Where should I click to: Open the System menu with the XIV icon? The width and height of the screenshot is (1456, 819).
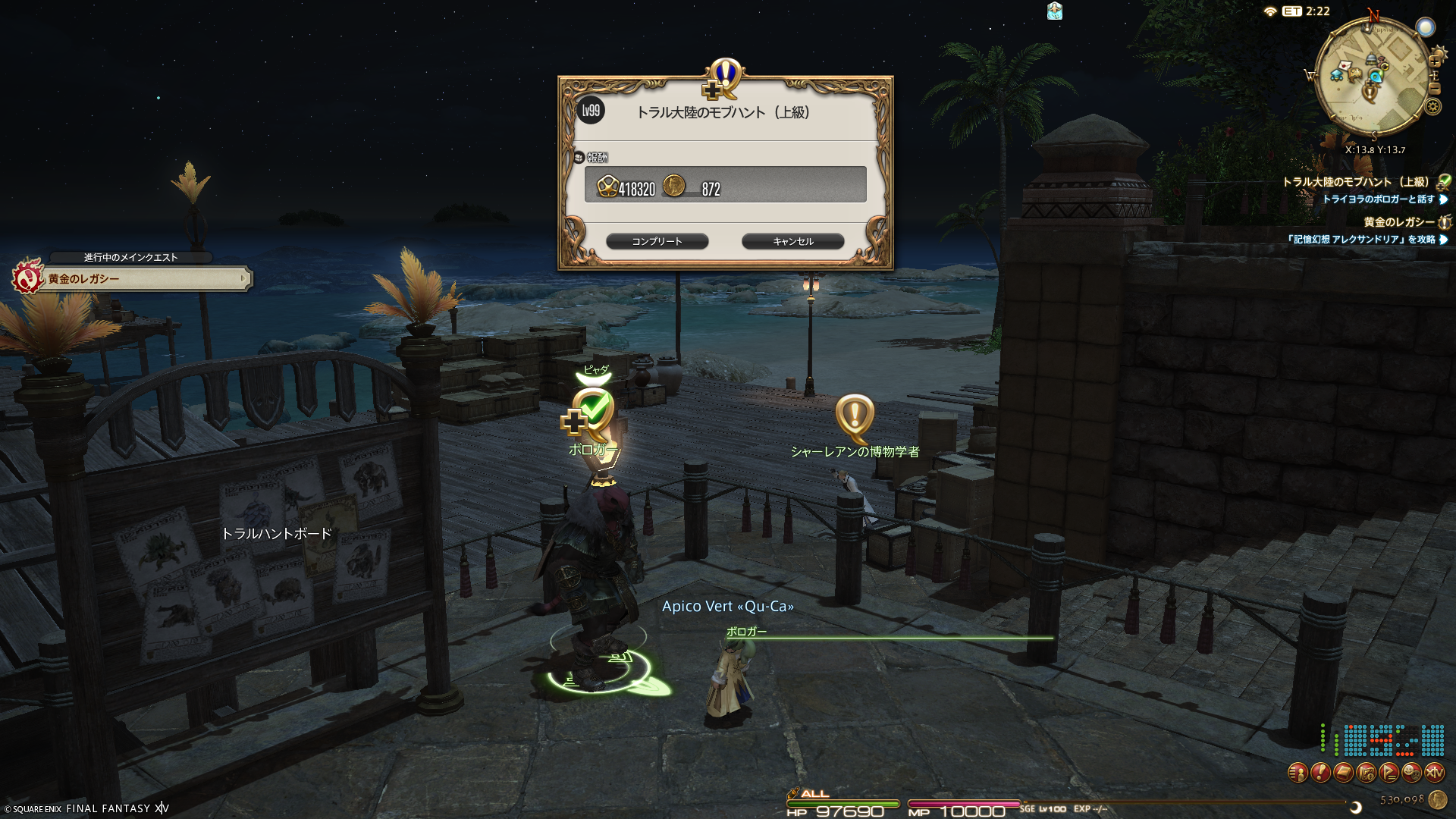coord(1434,773)
